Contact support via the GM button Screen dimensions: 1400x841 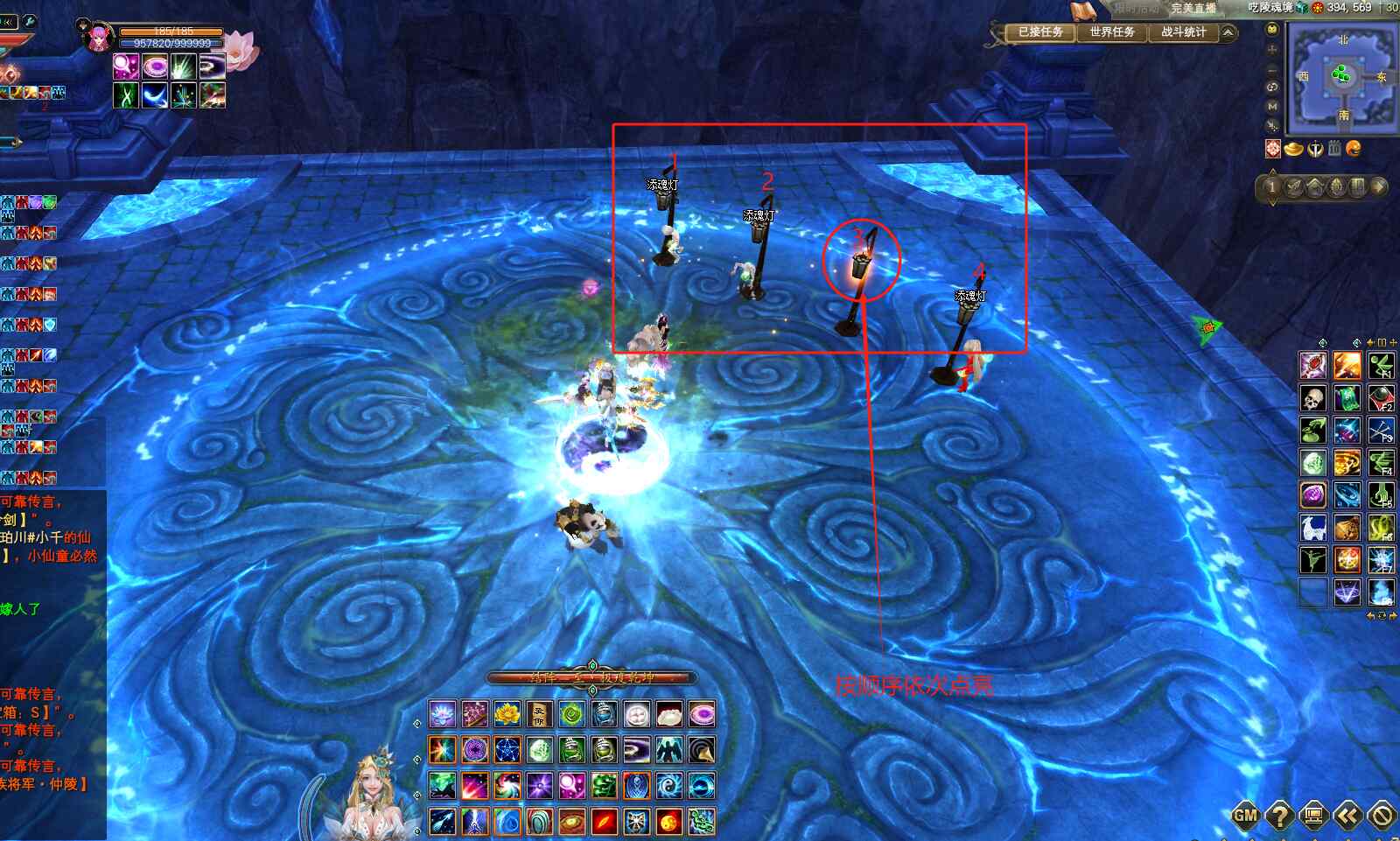point(1245,816)
